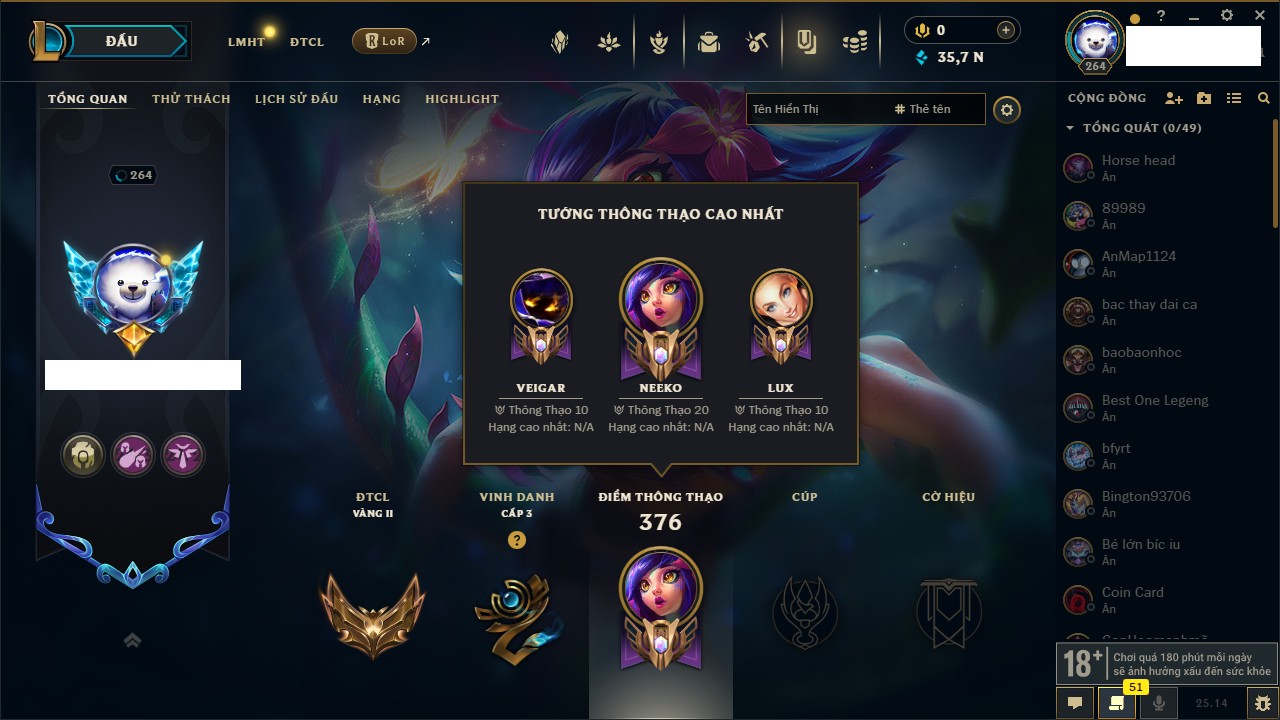The height and width of the screenshot is (720, 1280).
Task: Open the gear beside the name search
Action: [1007, 109]
